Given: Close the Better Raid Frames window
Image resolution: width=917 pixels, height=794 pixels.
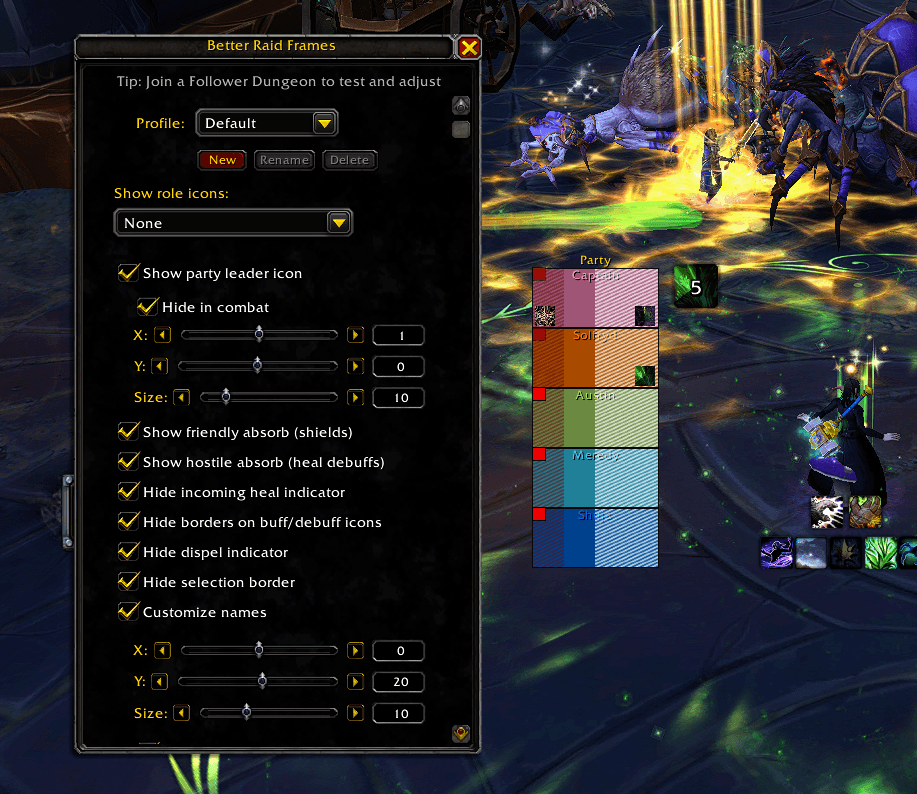Looking at the screenshot, I should coord(469,47).
